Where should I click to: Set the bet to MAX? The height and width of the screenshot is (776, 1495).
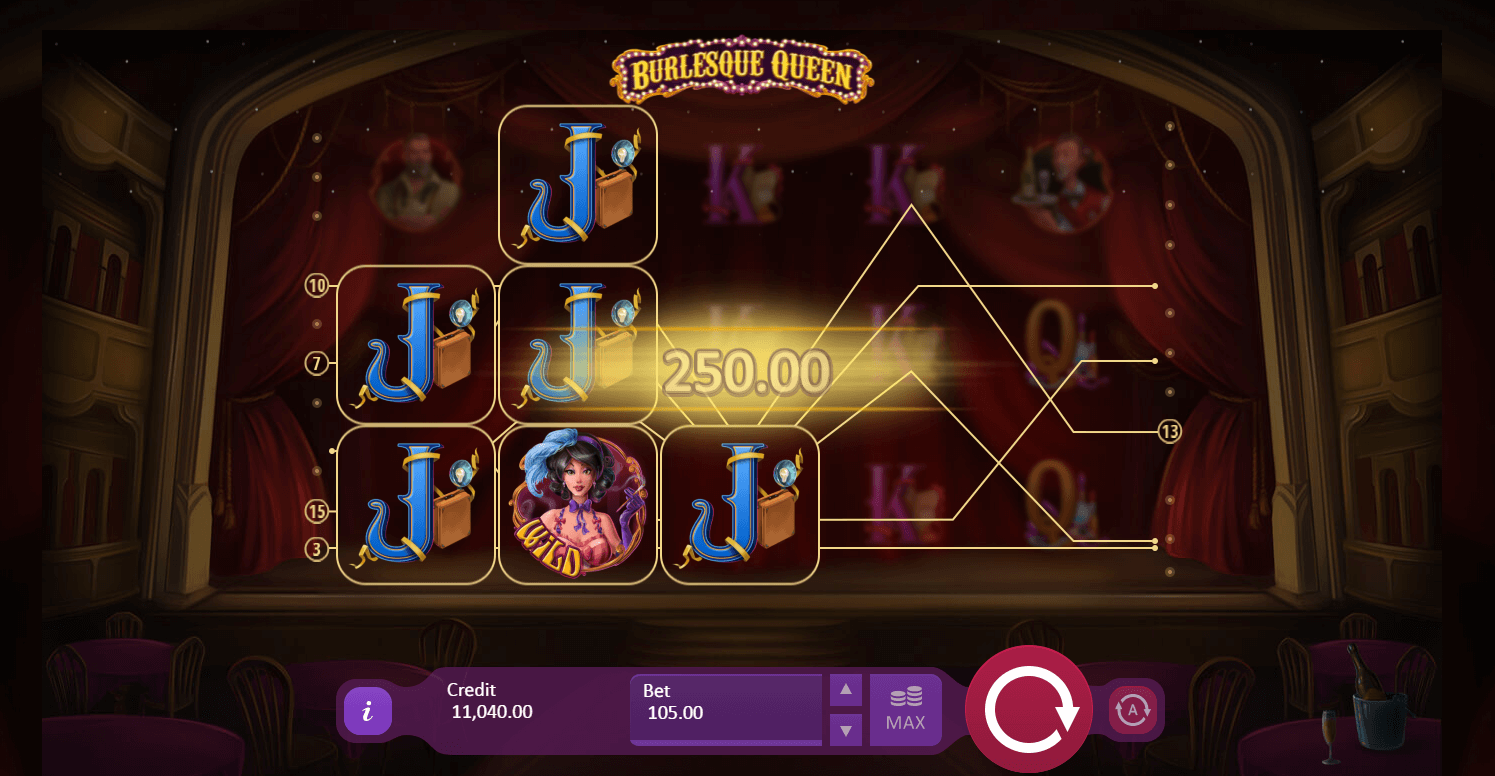(905, 710)
